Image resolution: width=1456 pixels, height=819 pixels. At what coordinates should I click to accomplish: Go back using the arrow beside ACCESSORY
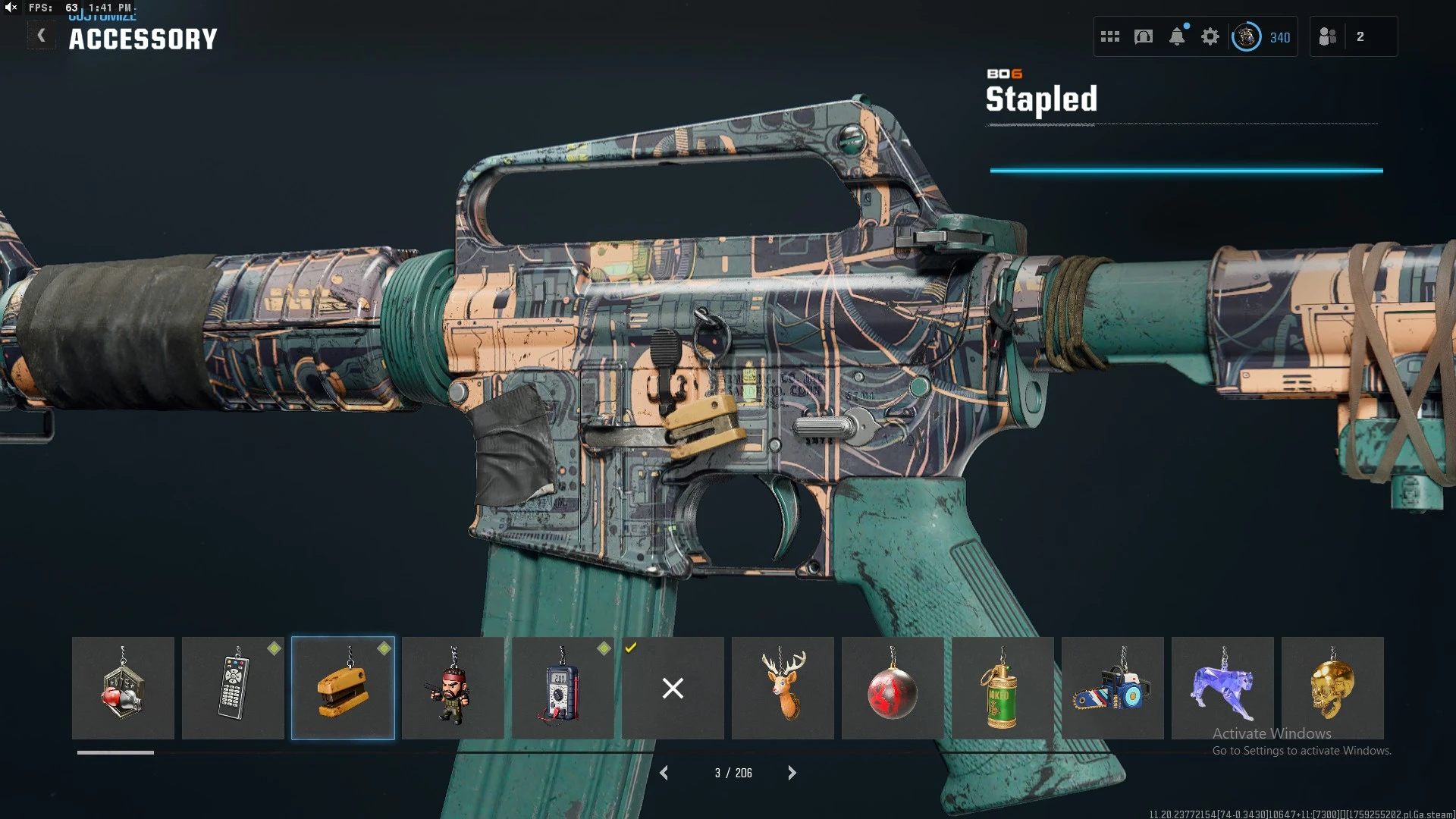[42, 36]
